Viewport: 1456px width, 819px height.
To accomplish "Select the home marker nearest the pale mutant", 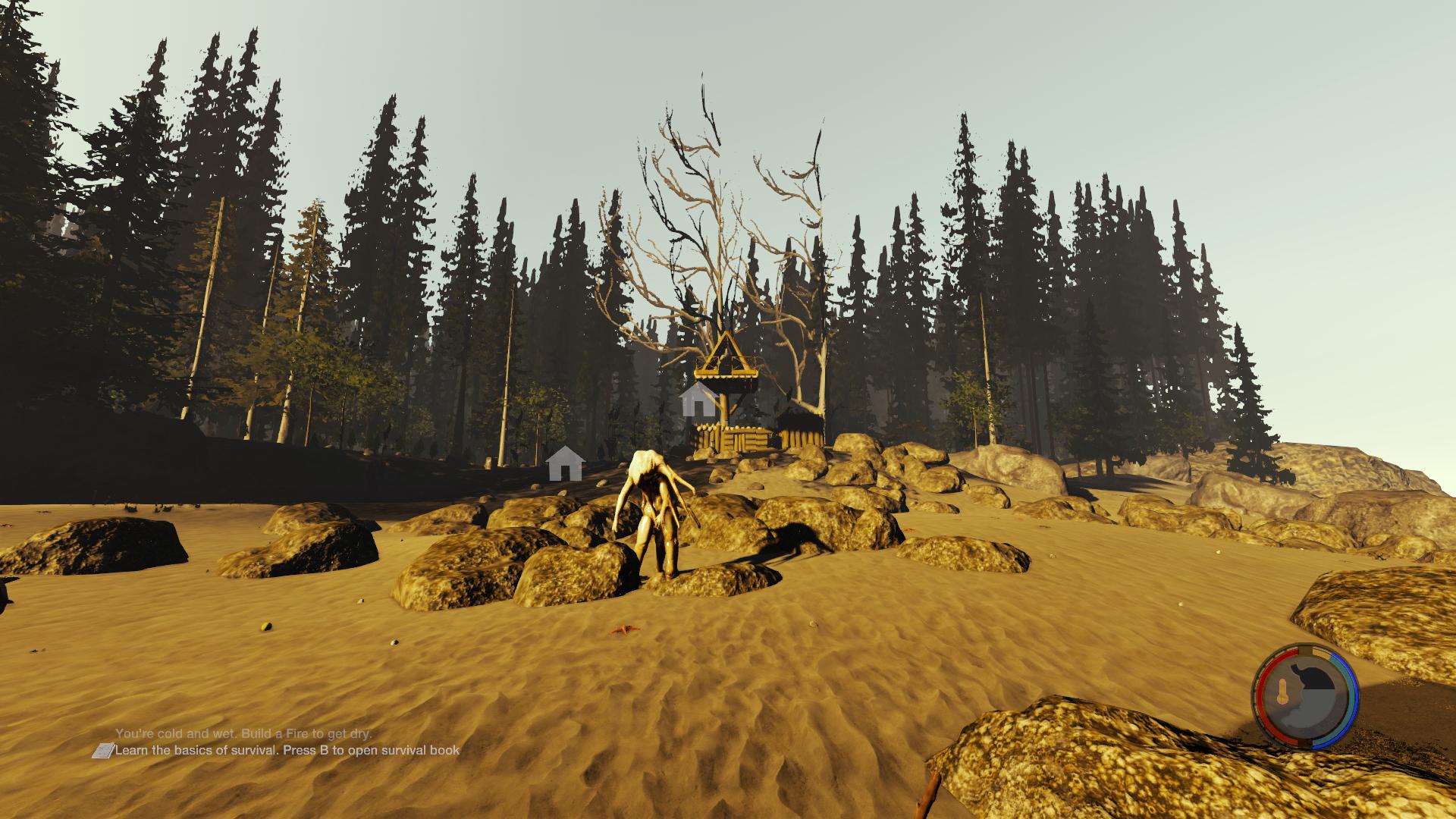I will pos(564,464).
